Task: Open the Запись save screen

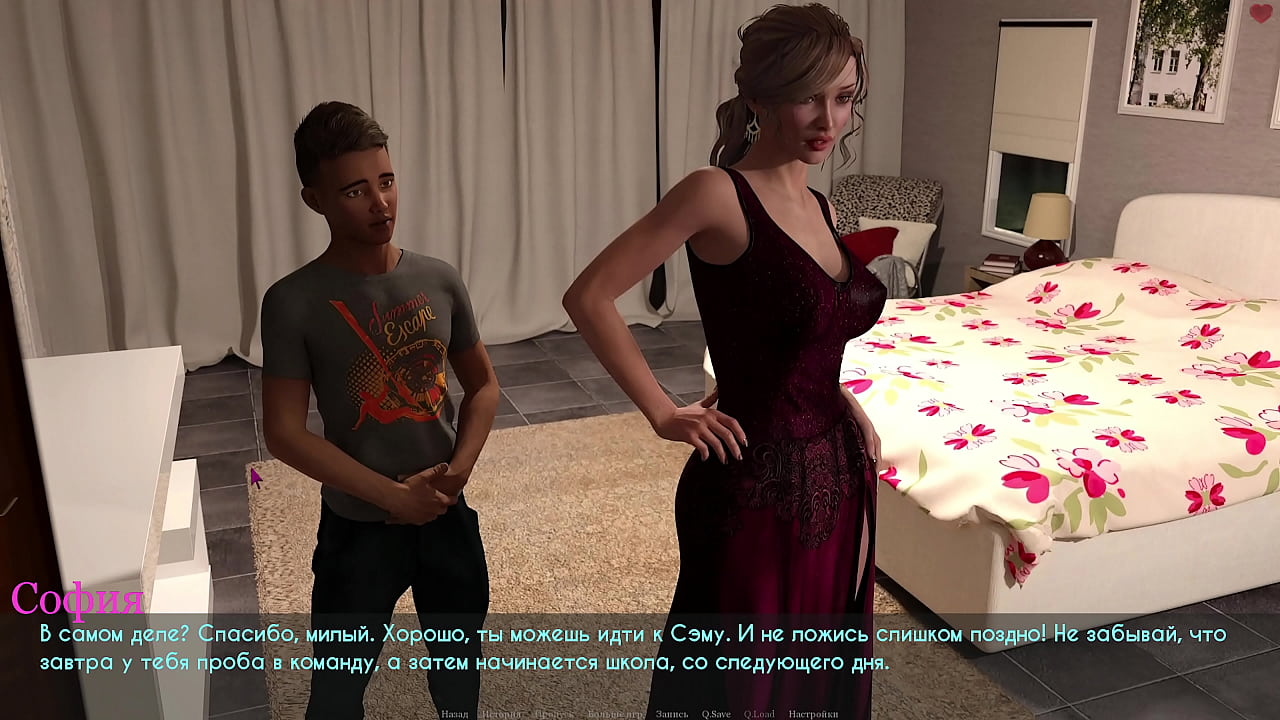Action: [x=671, y=714]
